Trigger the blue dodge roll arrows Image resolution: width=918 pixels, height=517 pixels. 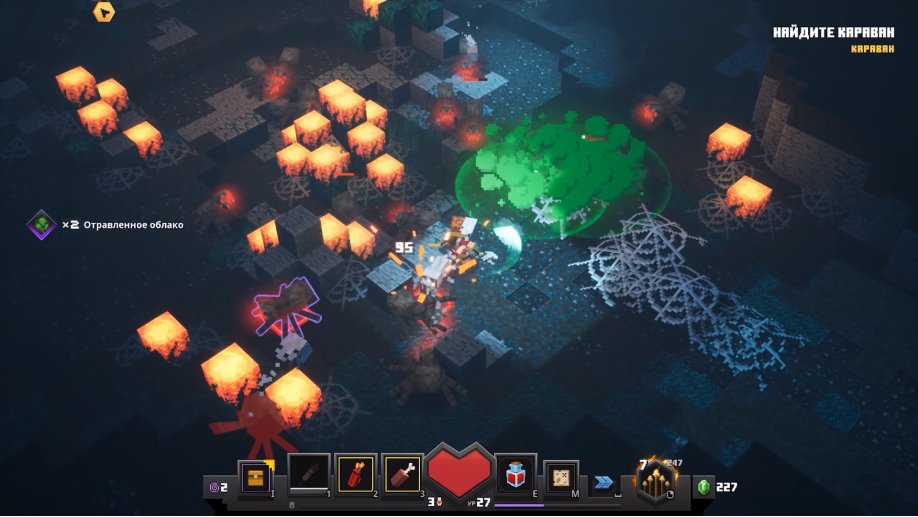pos(603,482)
